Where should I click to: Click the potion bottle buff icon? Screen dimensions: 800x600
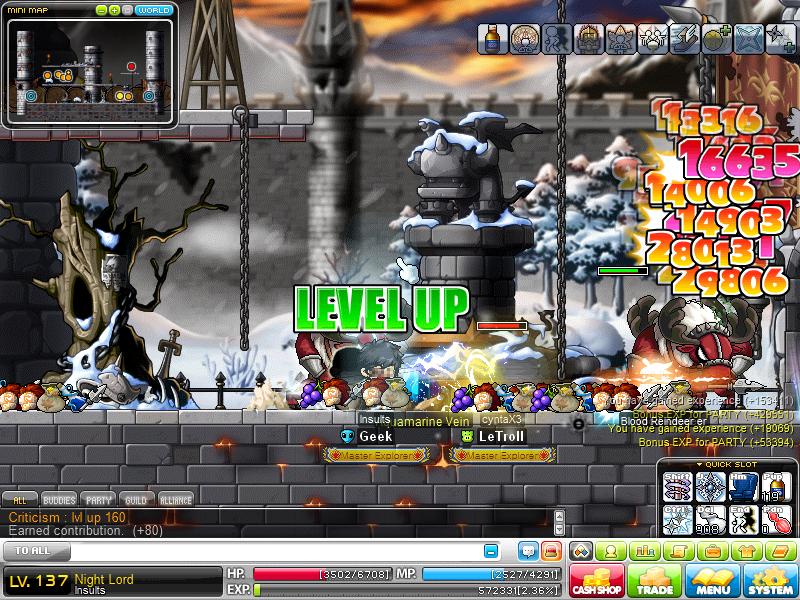(492, 38)
